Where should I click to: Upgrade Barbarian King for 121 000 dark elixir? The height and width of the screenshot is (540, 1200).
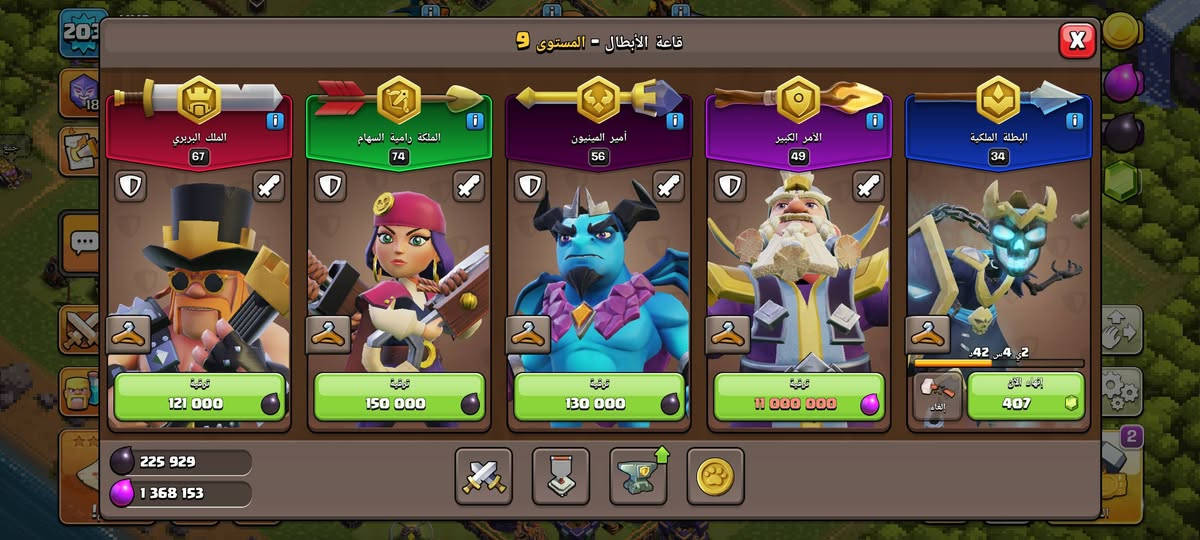(199, 397)
